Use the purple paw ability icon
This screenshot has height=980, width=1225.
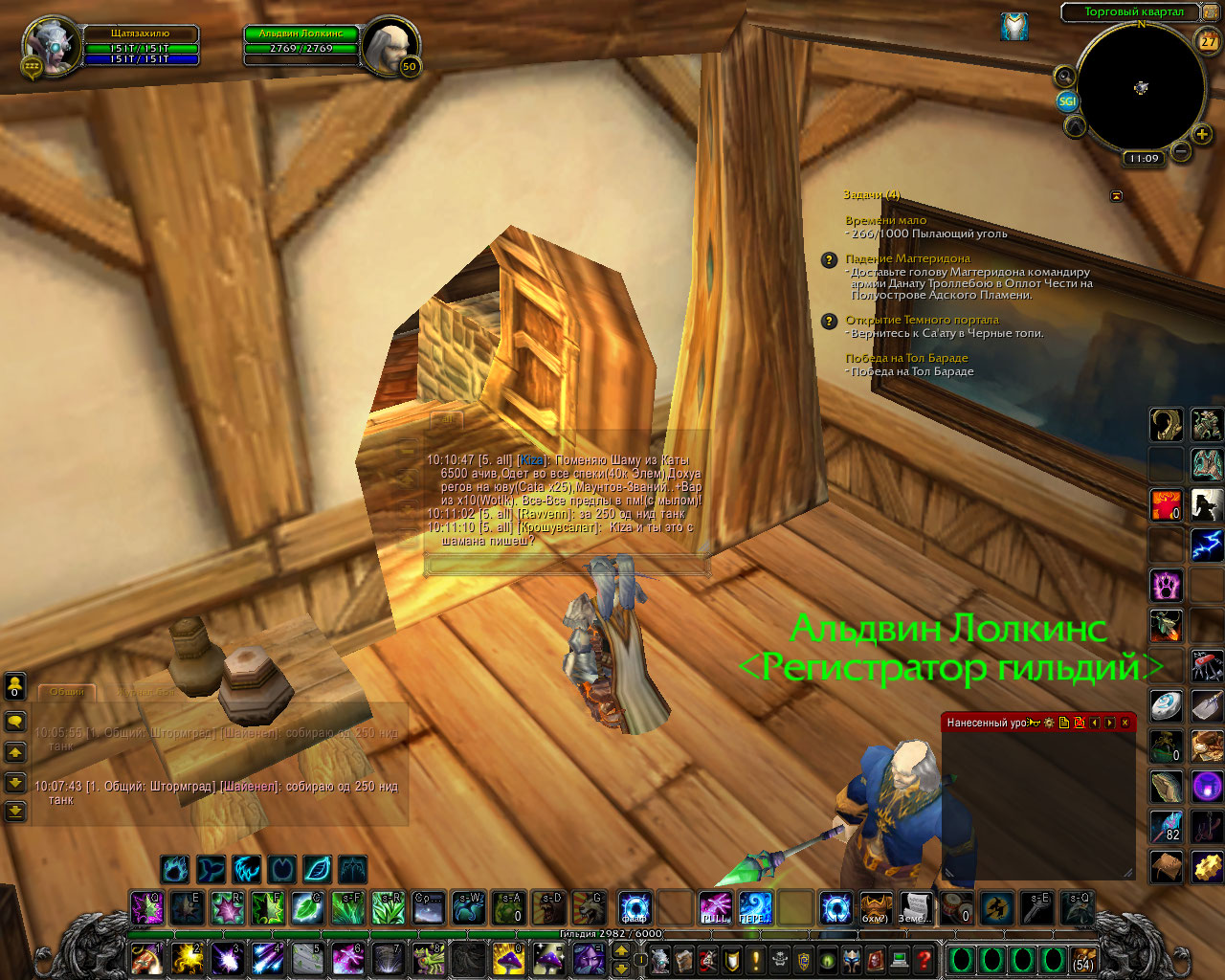(1166, 585)
